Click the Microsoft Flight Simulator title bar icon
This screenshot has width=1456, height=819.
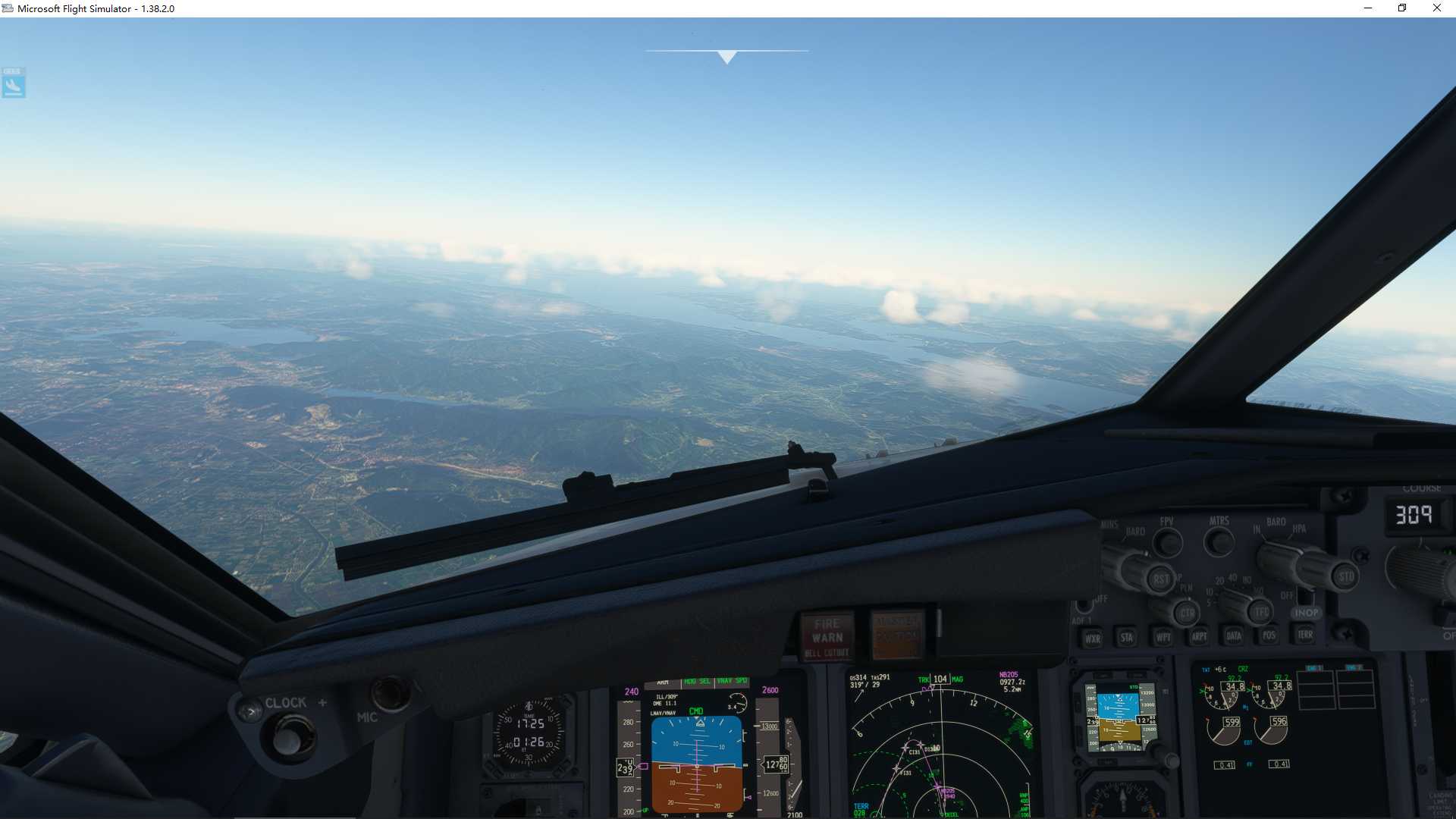(x=7, y=8)
